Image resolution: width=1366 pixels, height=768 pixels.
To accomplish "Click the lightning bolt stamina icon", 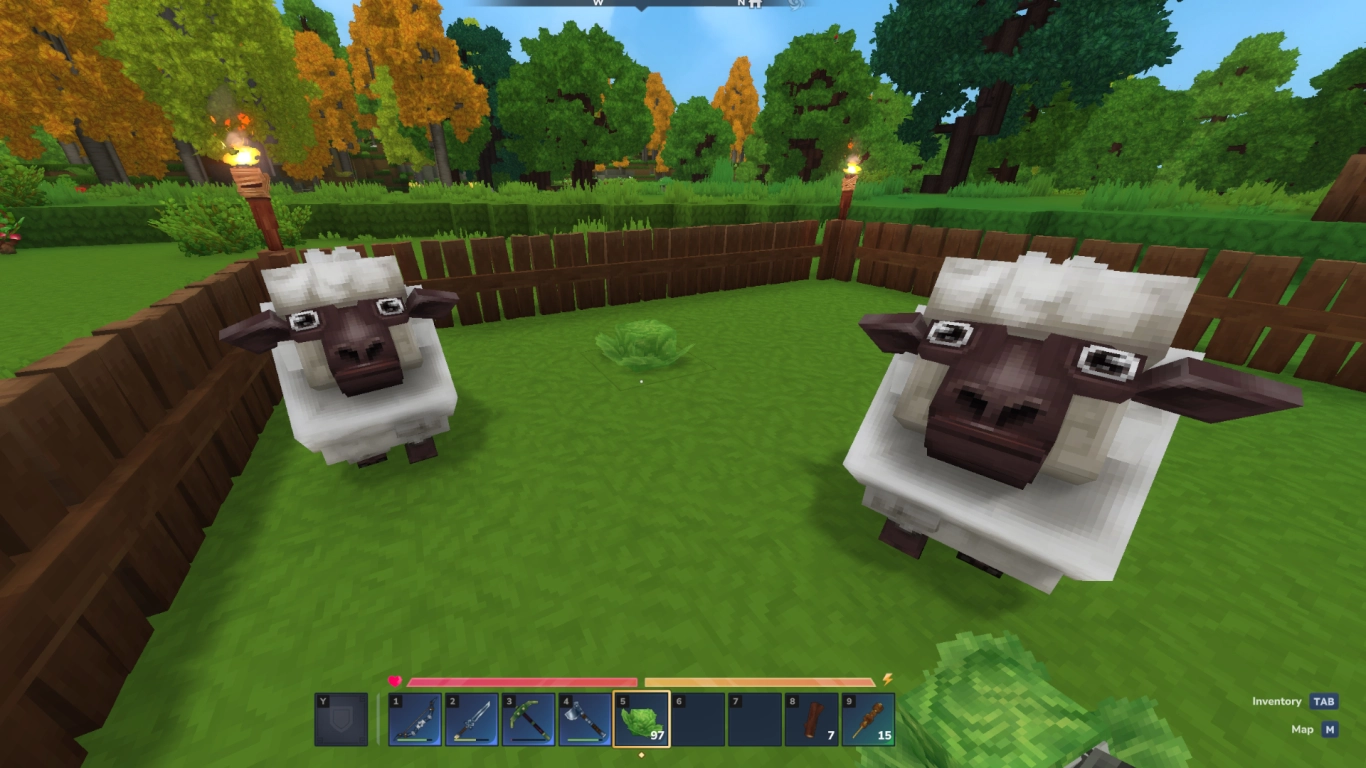I will [x=885, y=679].
